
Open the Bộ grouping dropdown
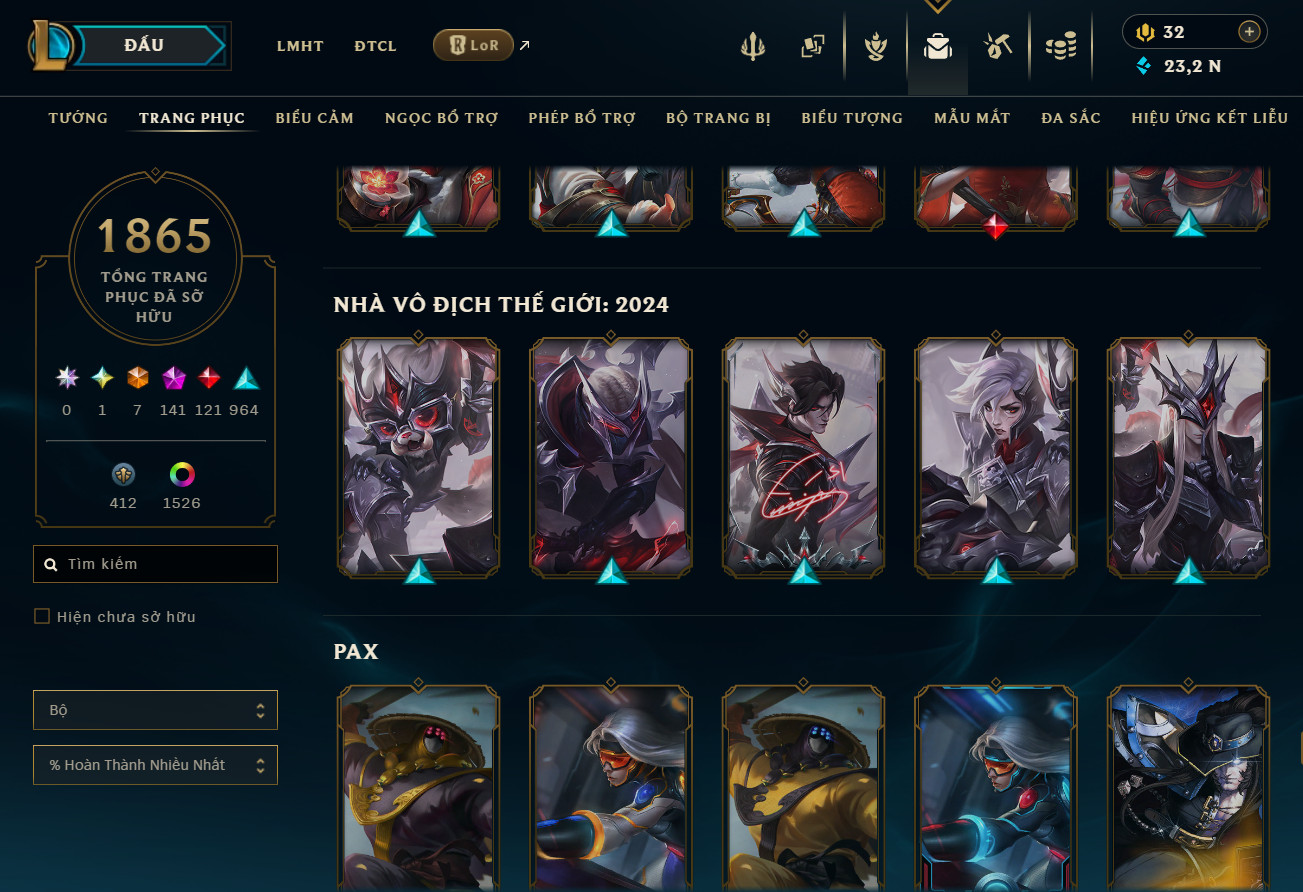pyautogui.click(x=155, y=710)
